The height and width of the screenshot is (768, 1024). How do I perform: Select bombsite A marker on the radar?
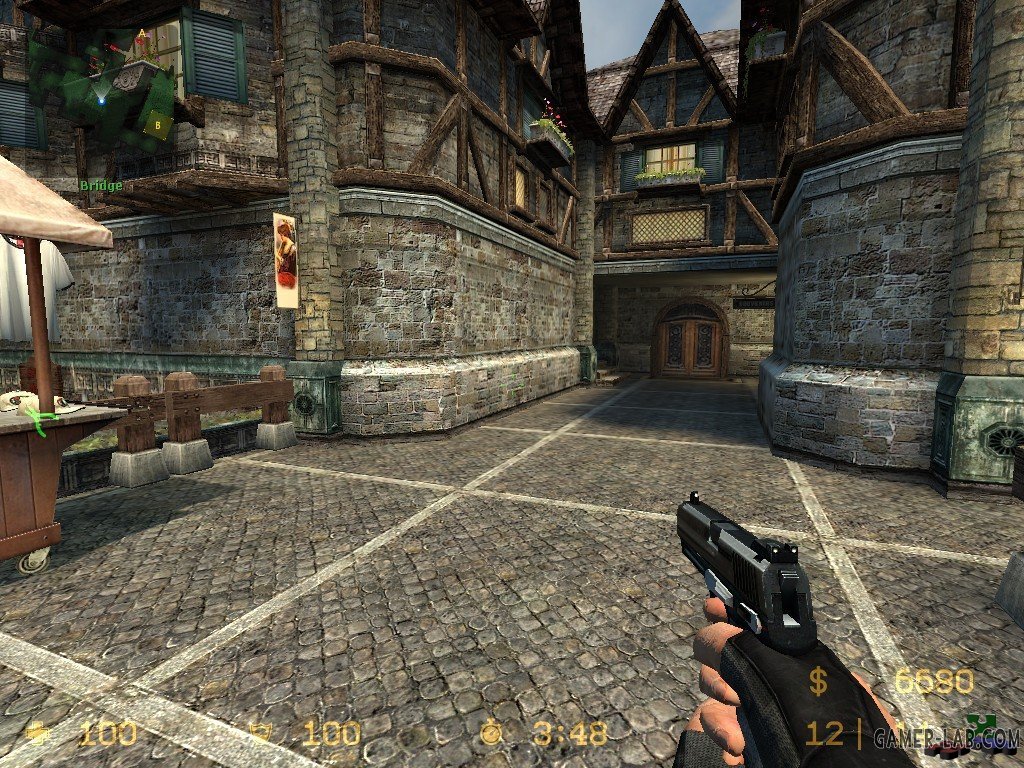click(142, 33)
